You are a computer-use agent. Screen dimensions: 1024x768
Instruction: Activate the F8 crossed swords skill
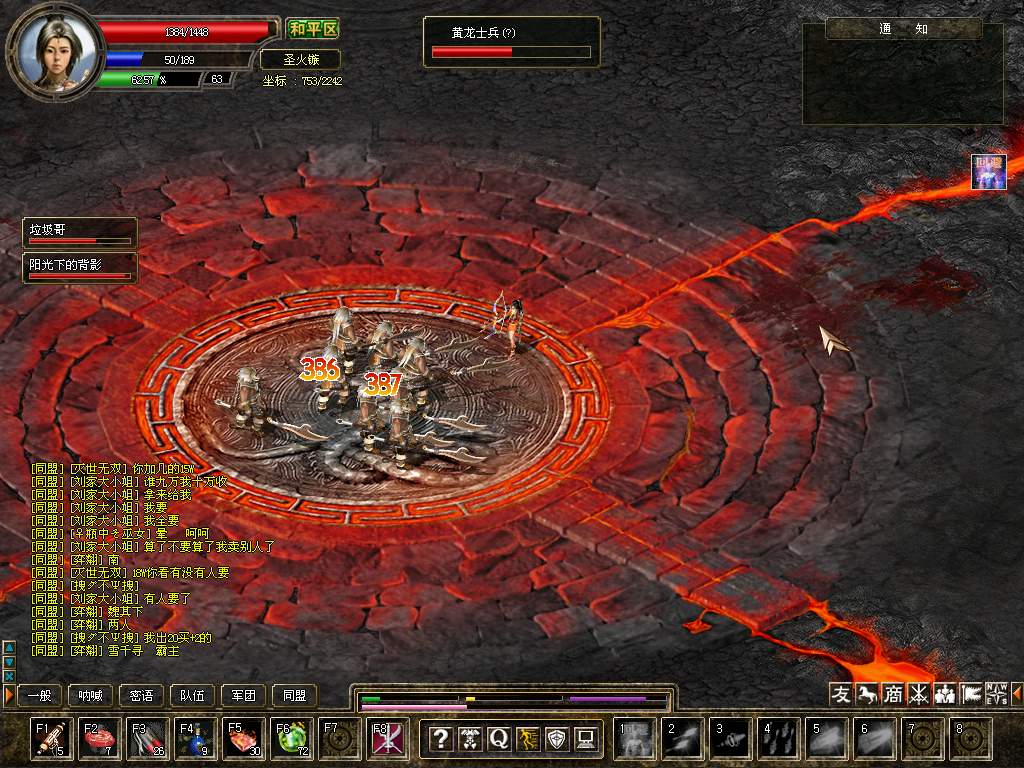pyautogui.click(x=387, y=739)
